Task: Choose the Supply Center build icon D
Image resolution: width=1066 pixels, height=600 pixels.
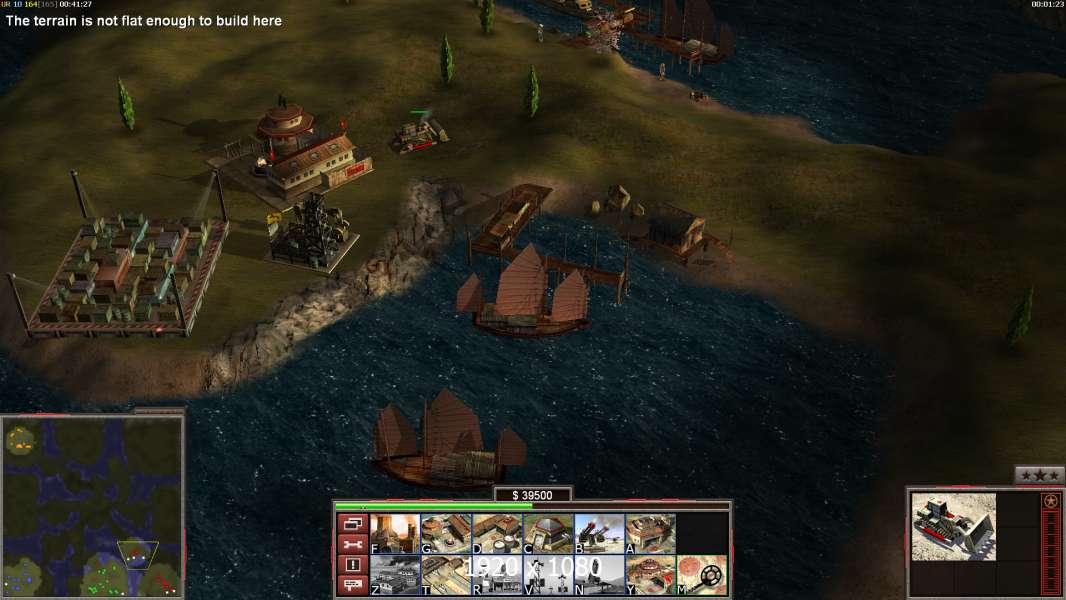Action: (497, 533)
